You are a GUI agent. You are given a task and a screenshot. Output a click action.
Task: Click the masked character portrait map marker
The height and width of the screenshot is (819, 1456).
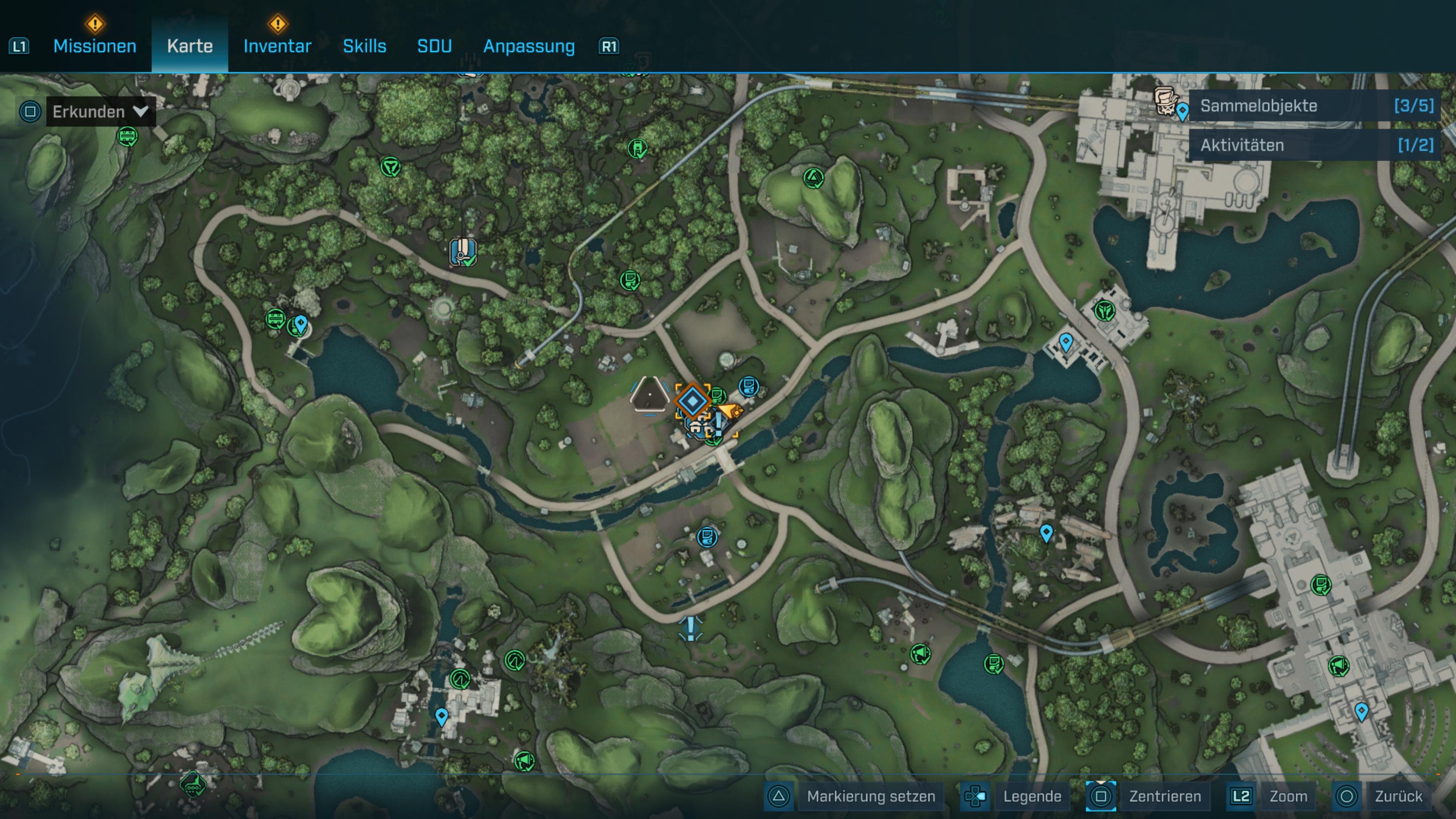tap(1165, 100)
